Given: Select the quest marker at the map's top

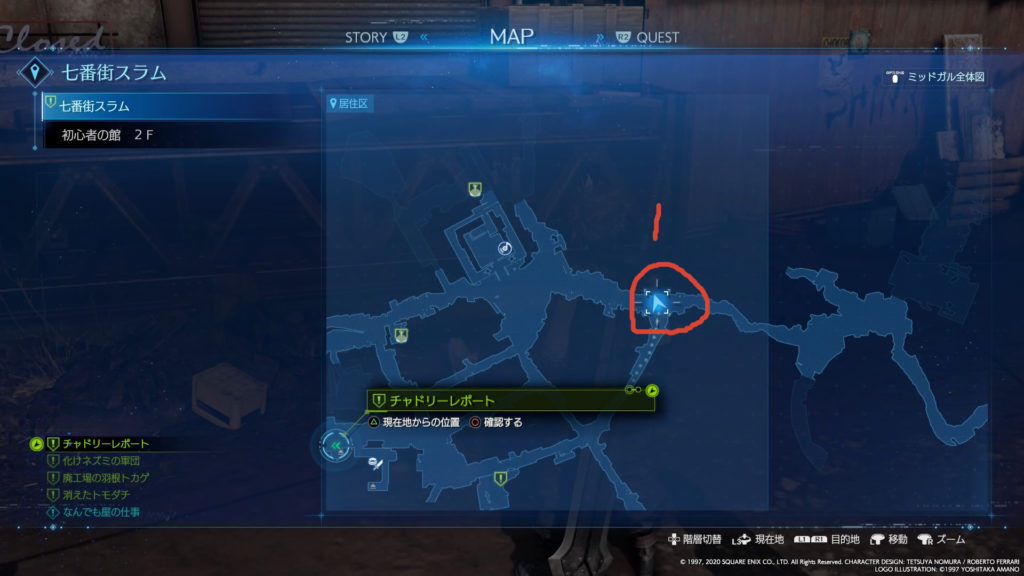Looking at the screenshot, I should 475,188.
